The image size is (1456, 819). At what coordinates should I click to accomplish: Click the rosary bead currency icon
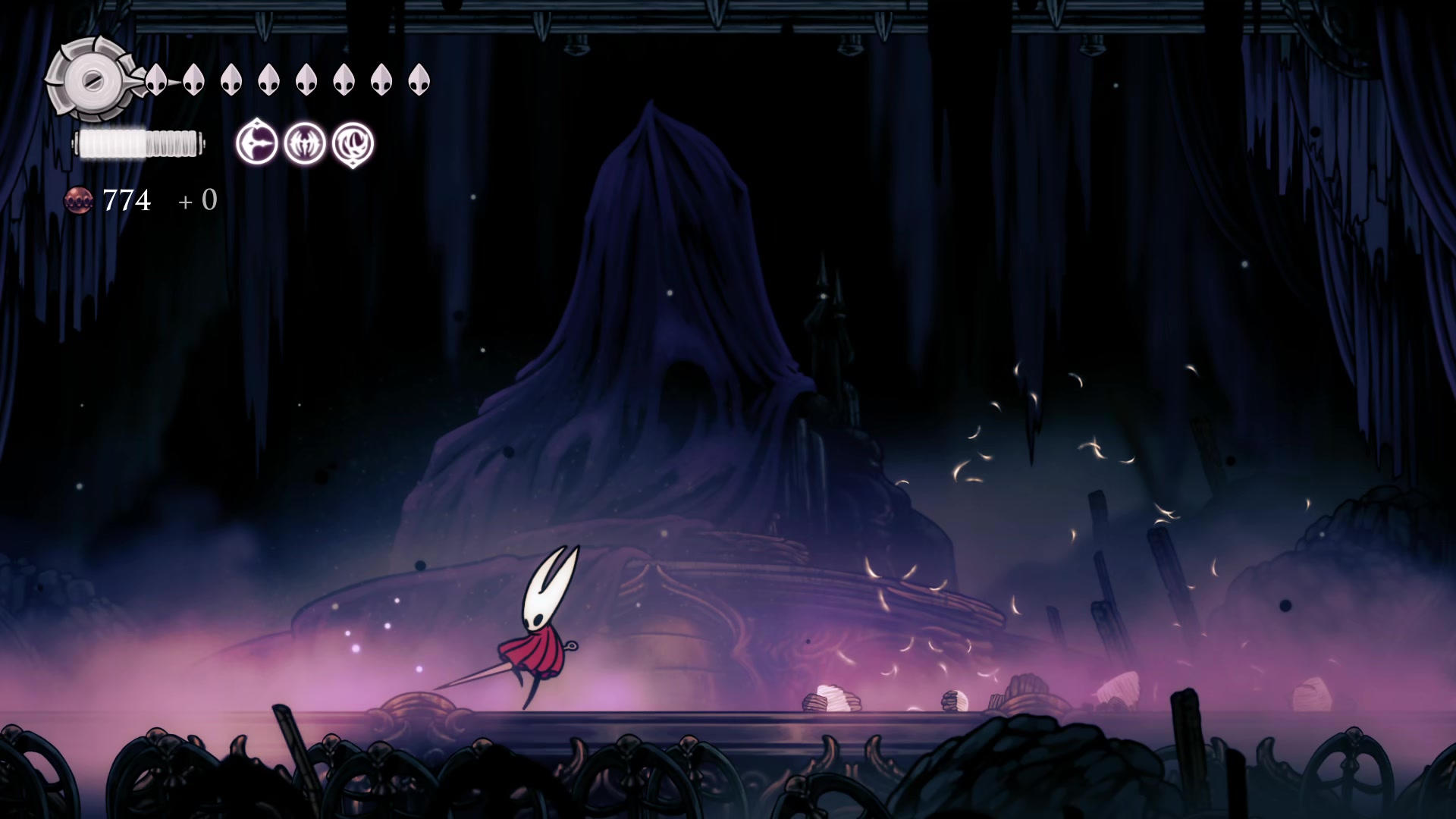tap(79, 200)
